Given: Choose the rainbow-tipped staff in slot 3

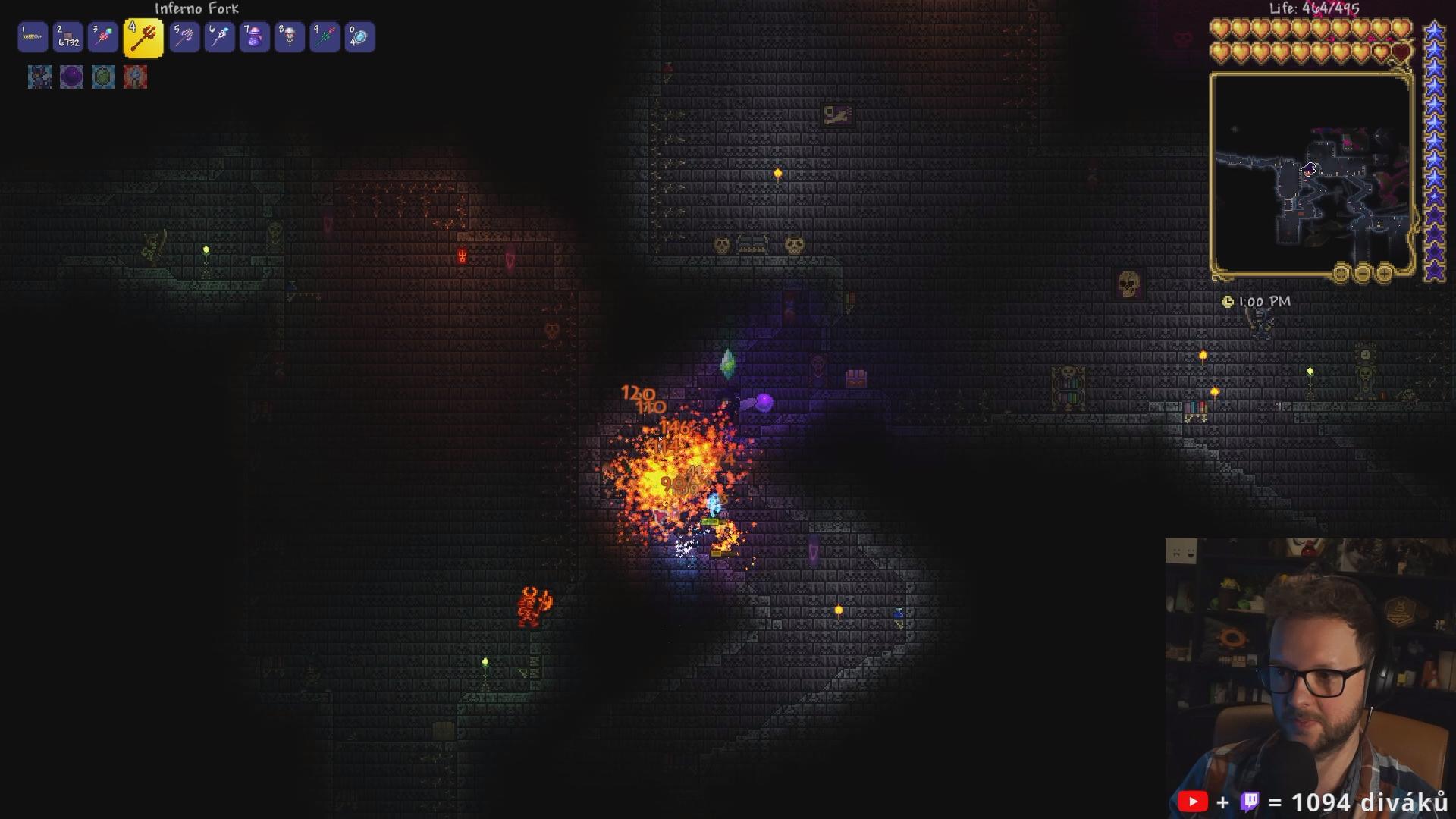Looking at the screenshot, I should coord(103,37).
